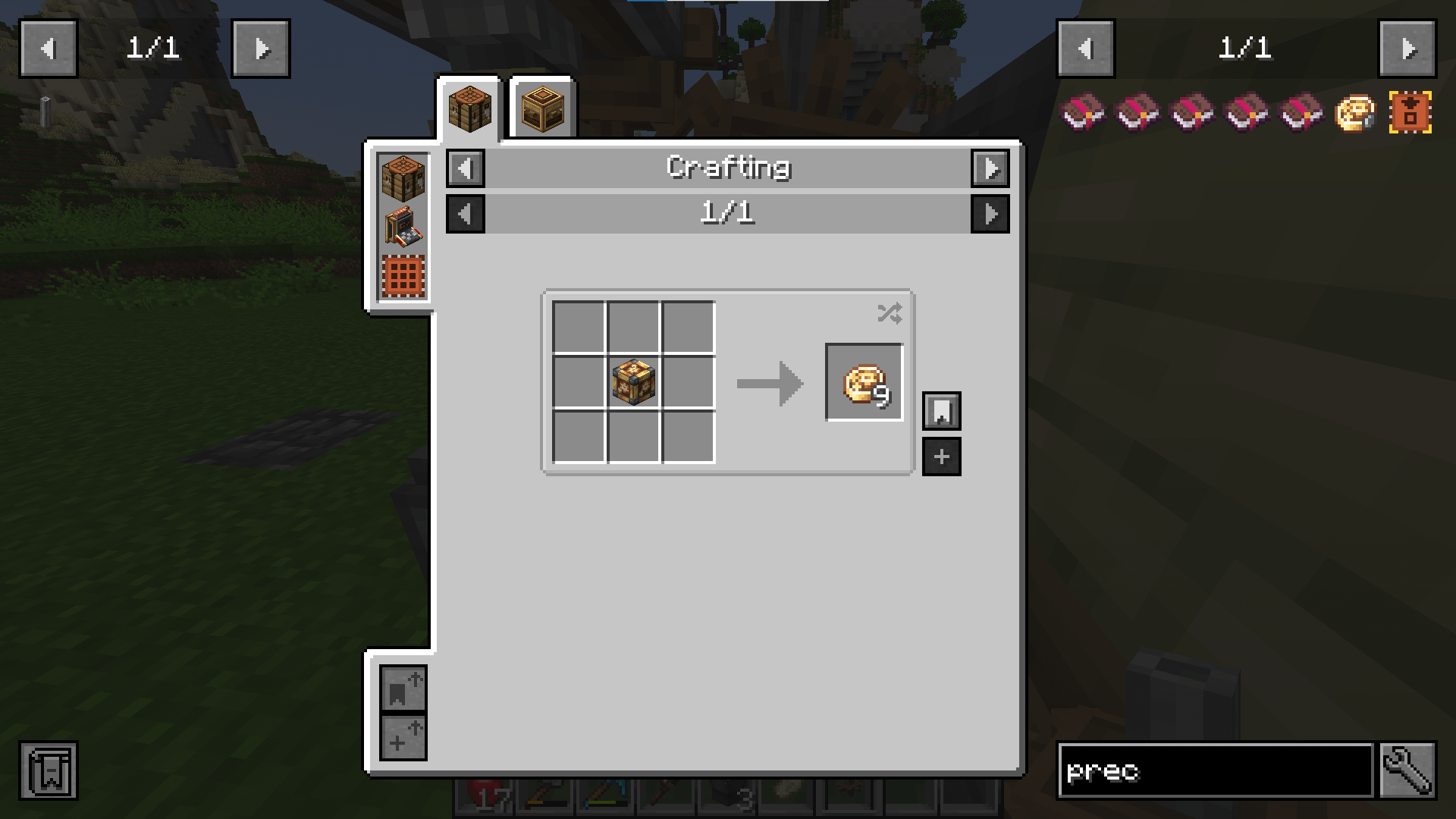Screen dimensions: 1456x819
Task: Click the plus recipe transfer button
Action: coord(942,457)
